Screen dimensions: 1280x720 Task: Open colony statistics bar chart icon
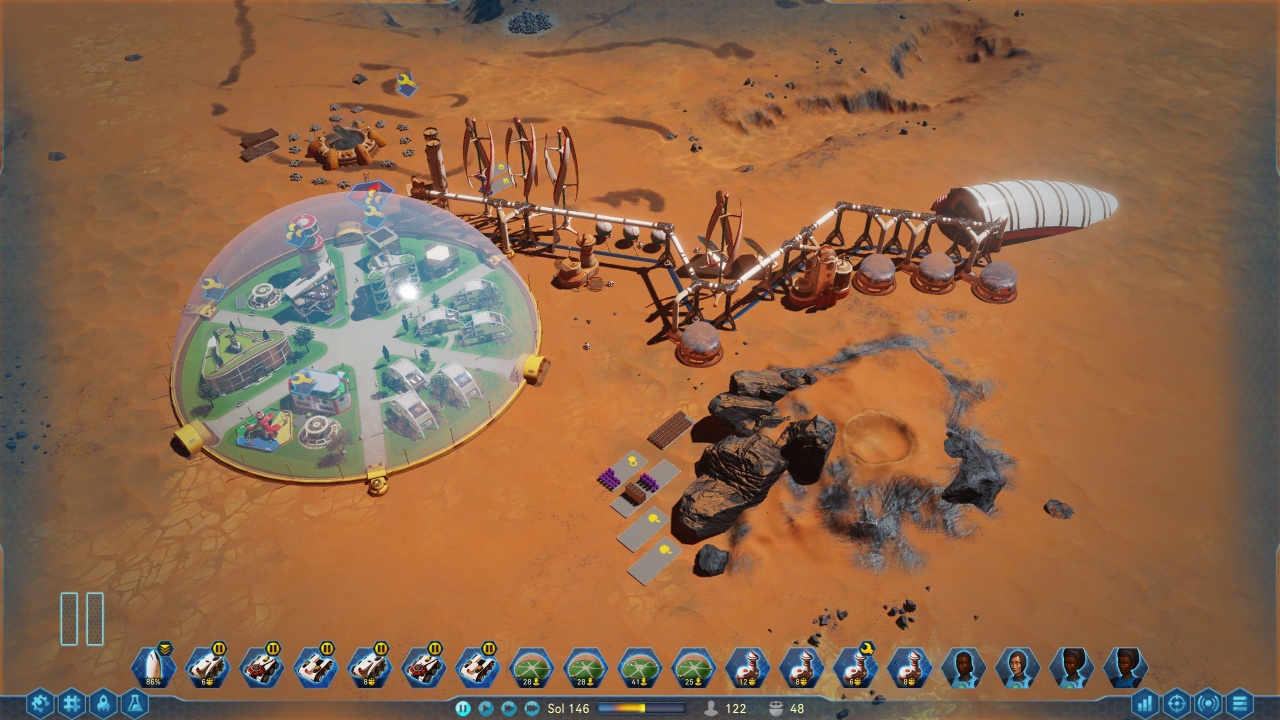(1144, 703)
